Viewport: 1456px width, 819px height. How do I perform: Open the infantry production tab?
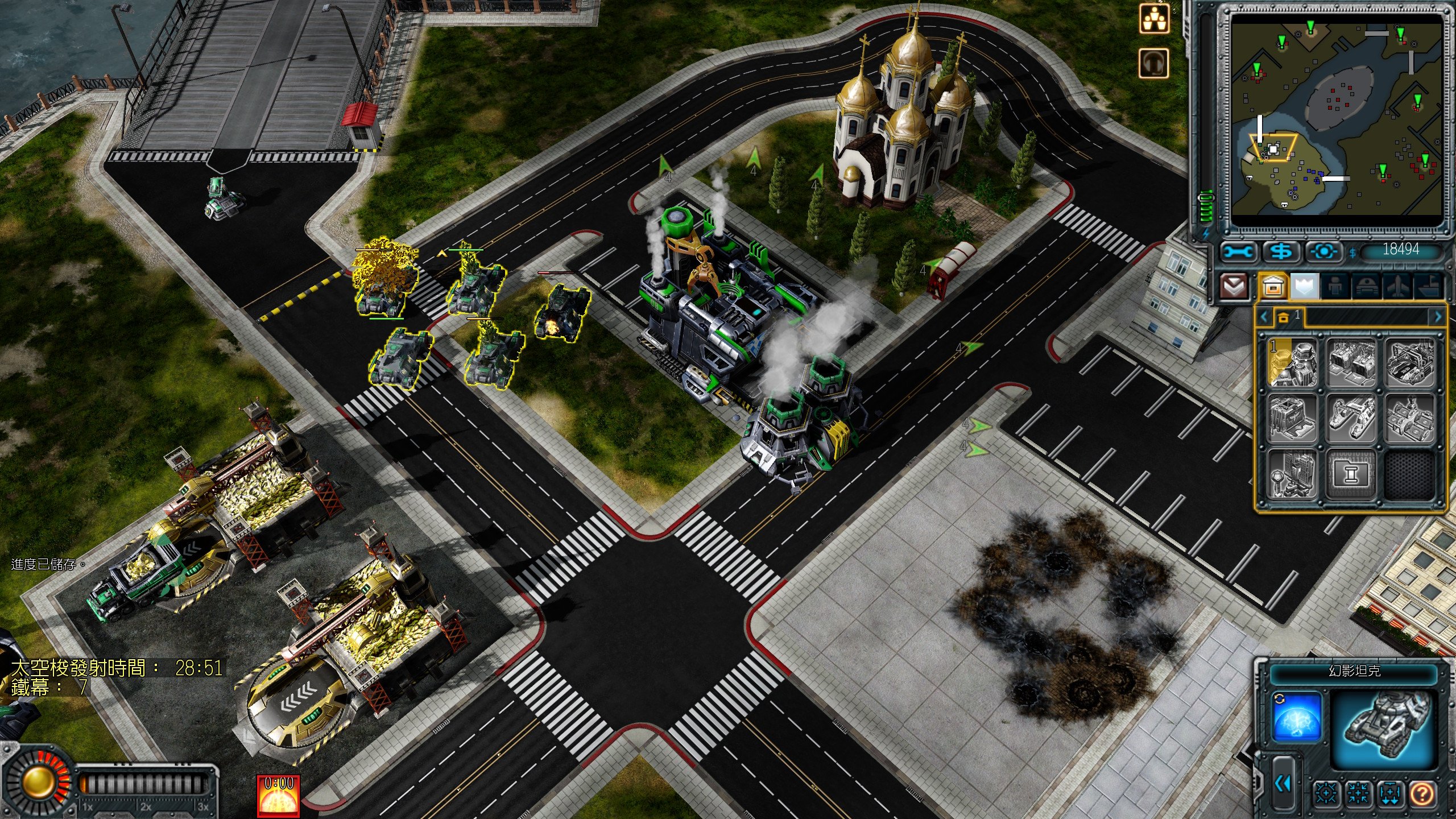1335,286
